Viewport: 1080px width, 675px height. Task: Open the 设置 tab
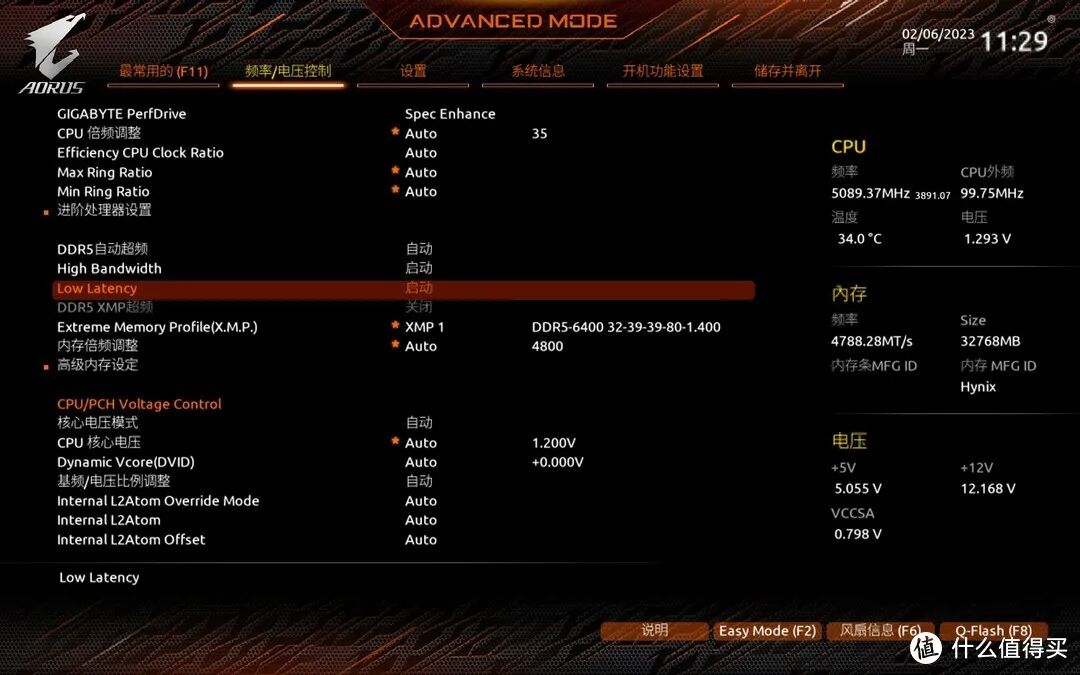click(413, 71)
